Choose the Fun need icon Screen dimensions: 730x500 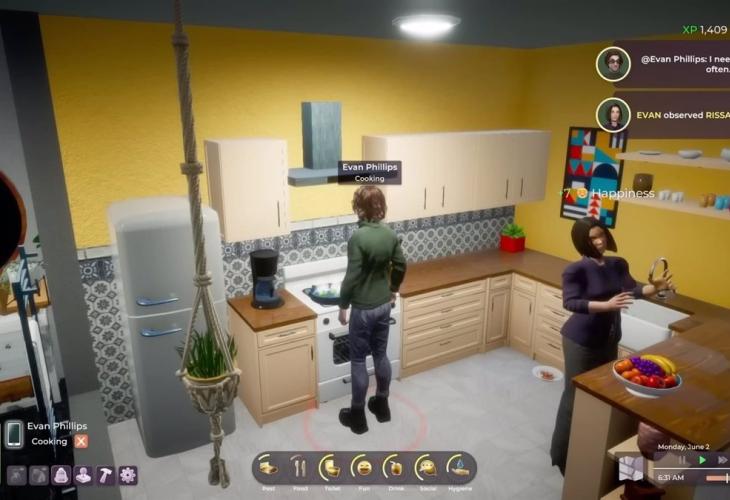(363, 467)
